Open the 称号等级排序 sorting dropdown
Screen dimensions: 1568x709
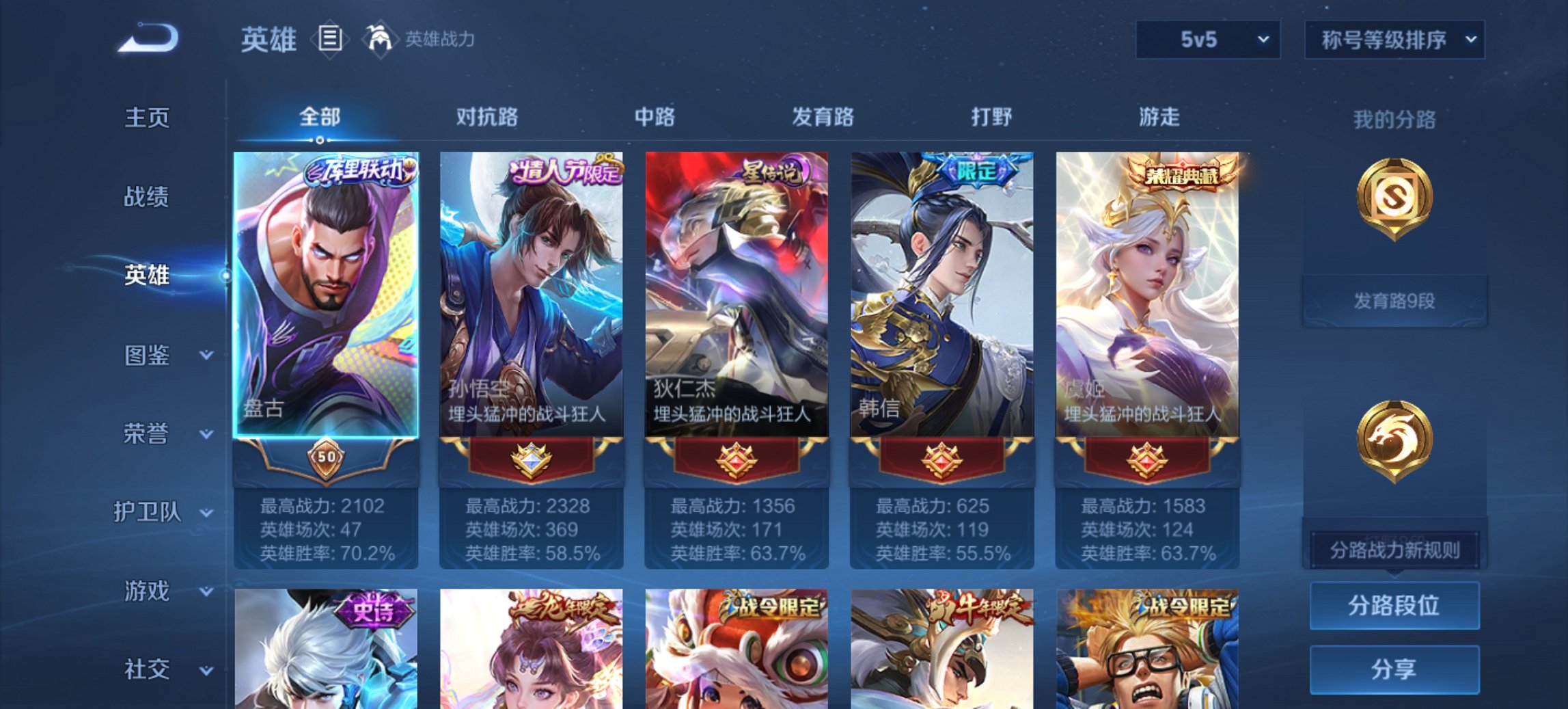(1394, 40)
